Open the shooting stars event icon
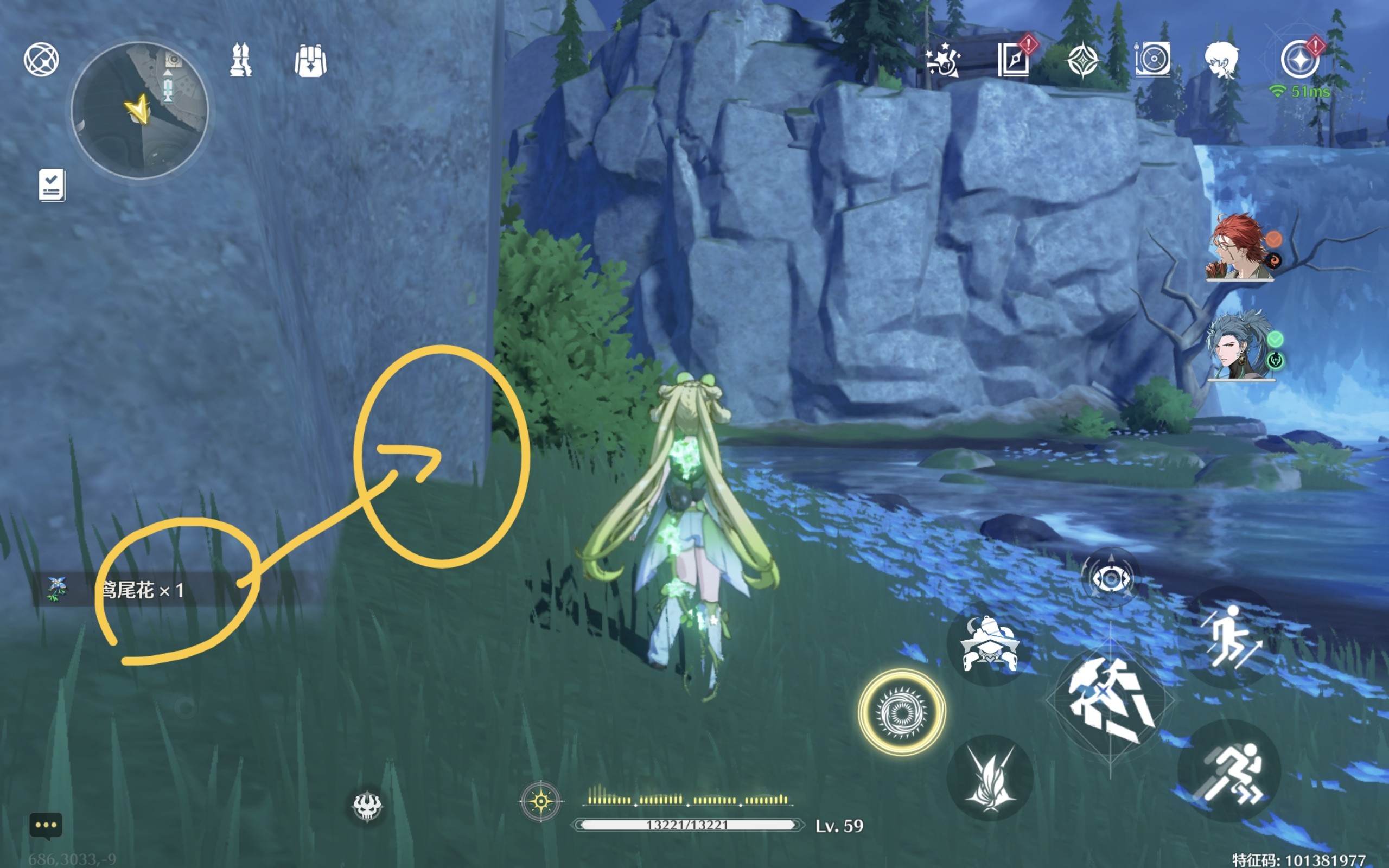This screenshot has height=868, width=1389. pyautogui.click(x=943, y=60)
